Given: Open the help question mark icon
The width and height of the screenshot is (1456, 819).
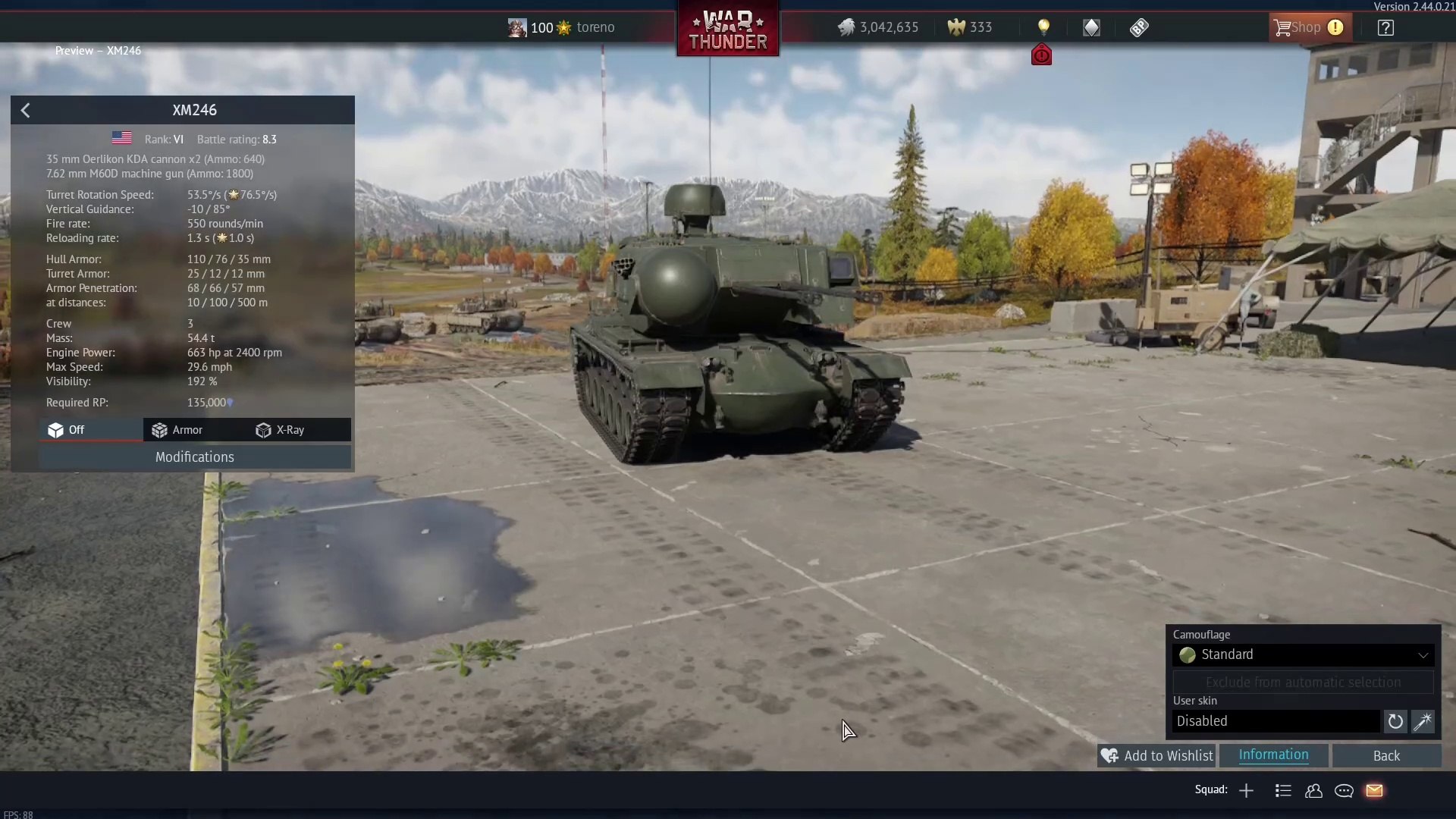Looking at the screenshot, I should (1385, 28).
